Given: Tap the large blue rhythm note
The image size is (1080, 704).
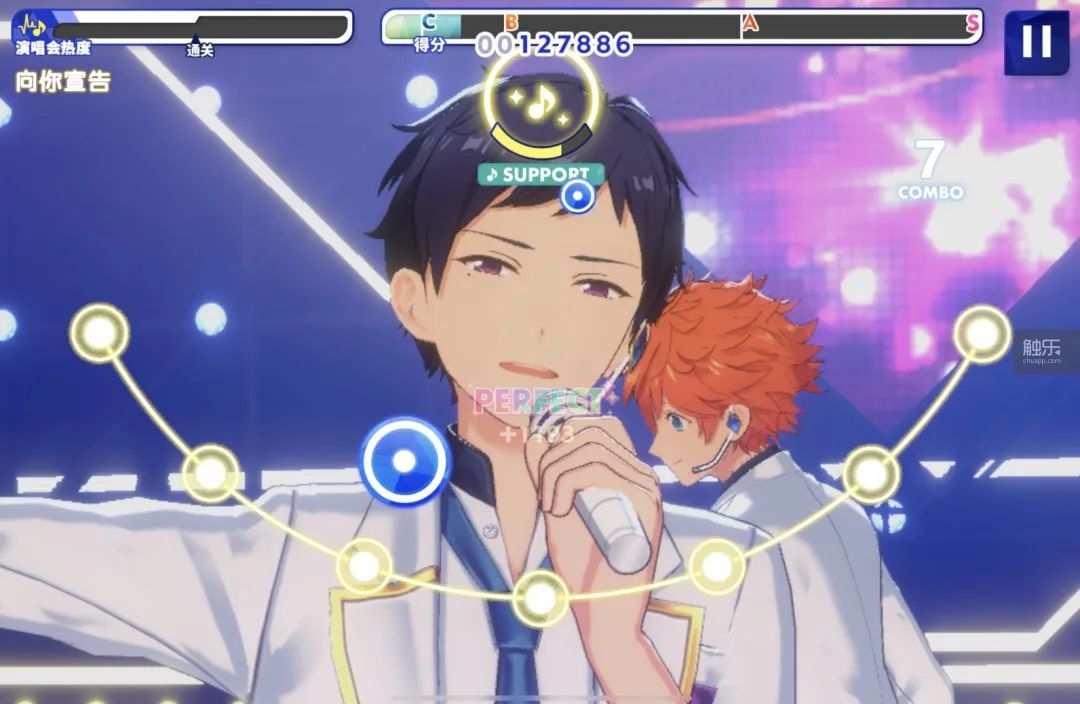Looking at the screenshot, I should (x=404, y=460).
